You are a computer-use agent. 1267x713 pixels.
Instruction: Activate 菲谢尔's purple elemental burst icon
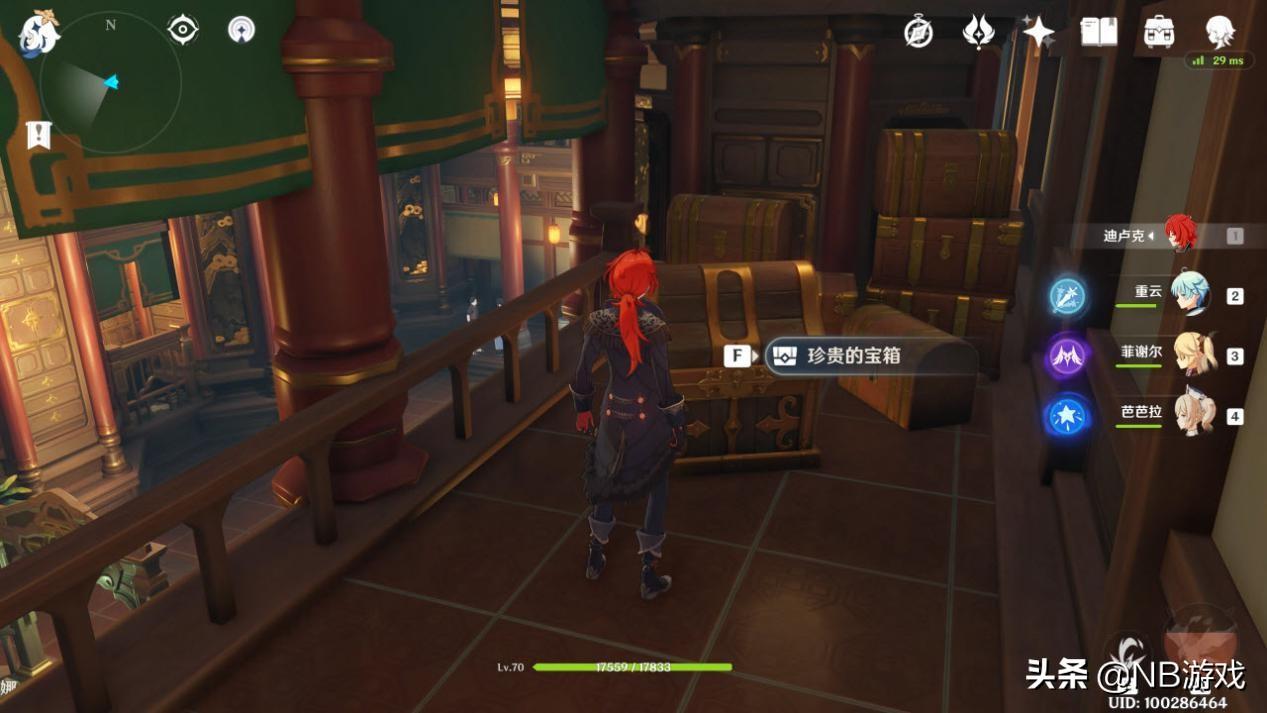pos(1067,356)
